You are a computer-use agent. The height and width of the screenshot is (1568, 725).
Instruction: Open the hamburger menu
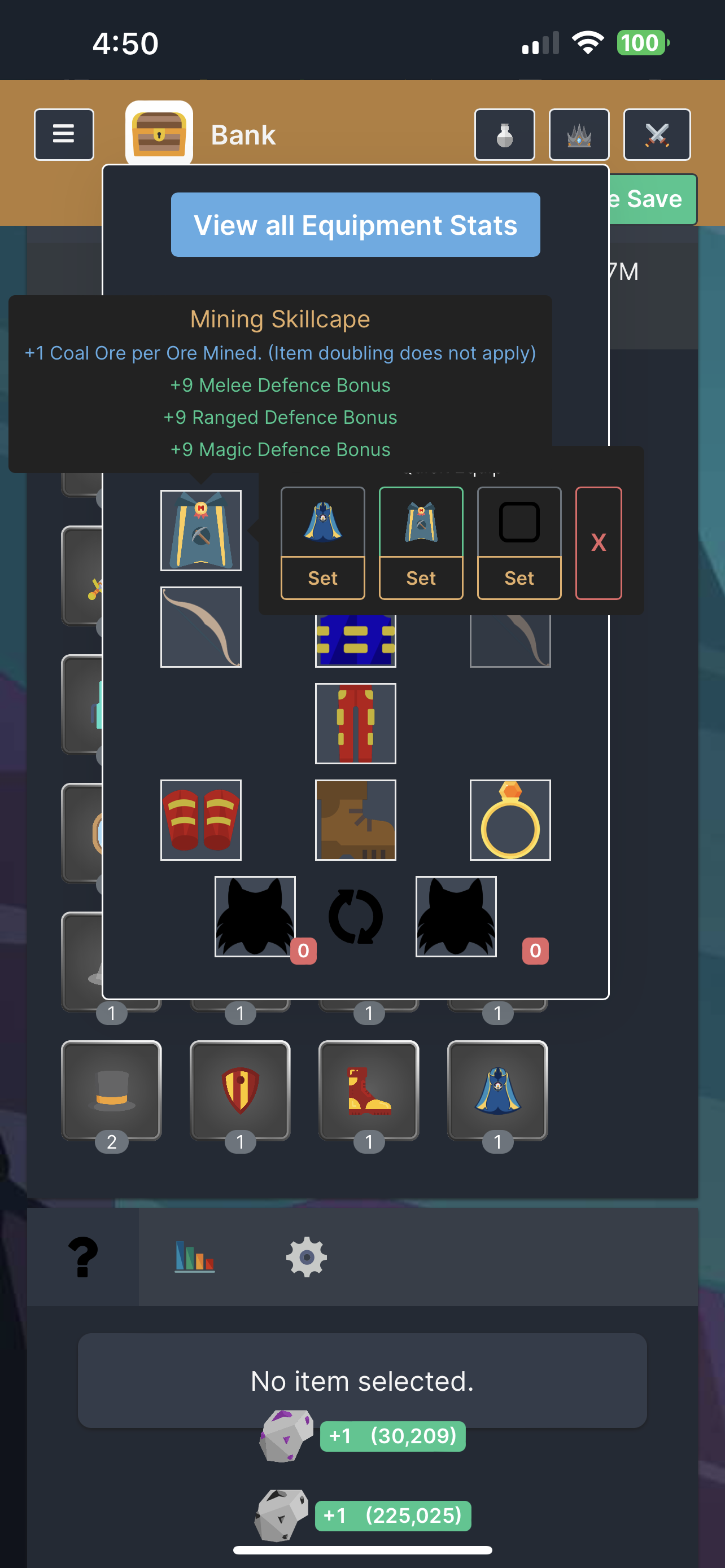(x=63, y=134)
